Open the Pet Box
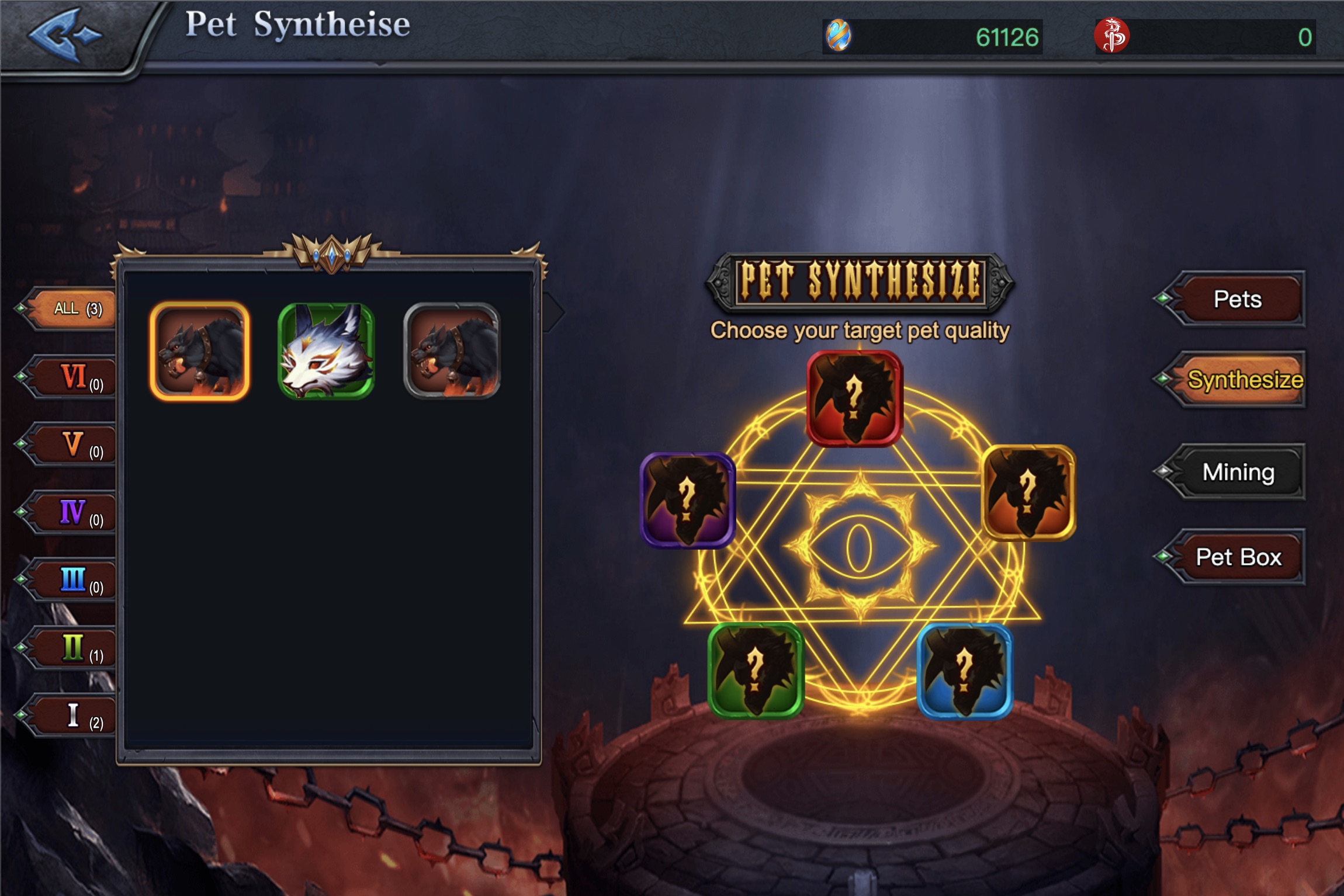The width and height of the screenshot is (1344, 896). 1238,557
